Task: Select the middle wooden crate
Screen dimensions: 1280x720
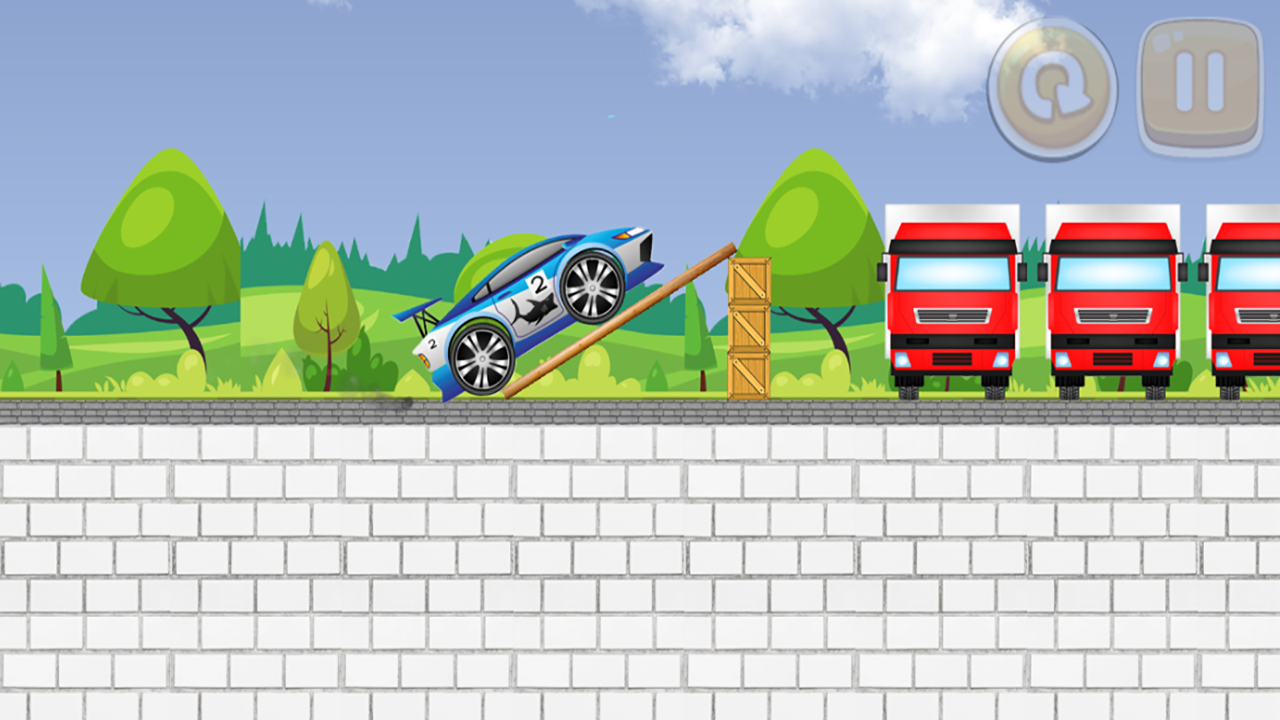Action: (748, 330)
